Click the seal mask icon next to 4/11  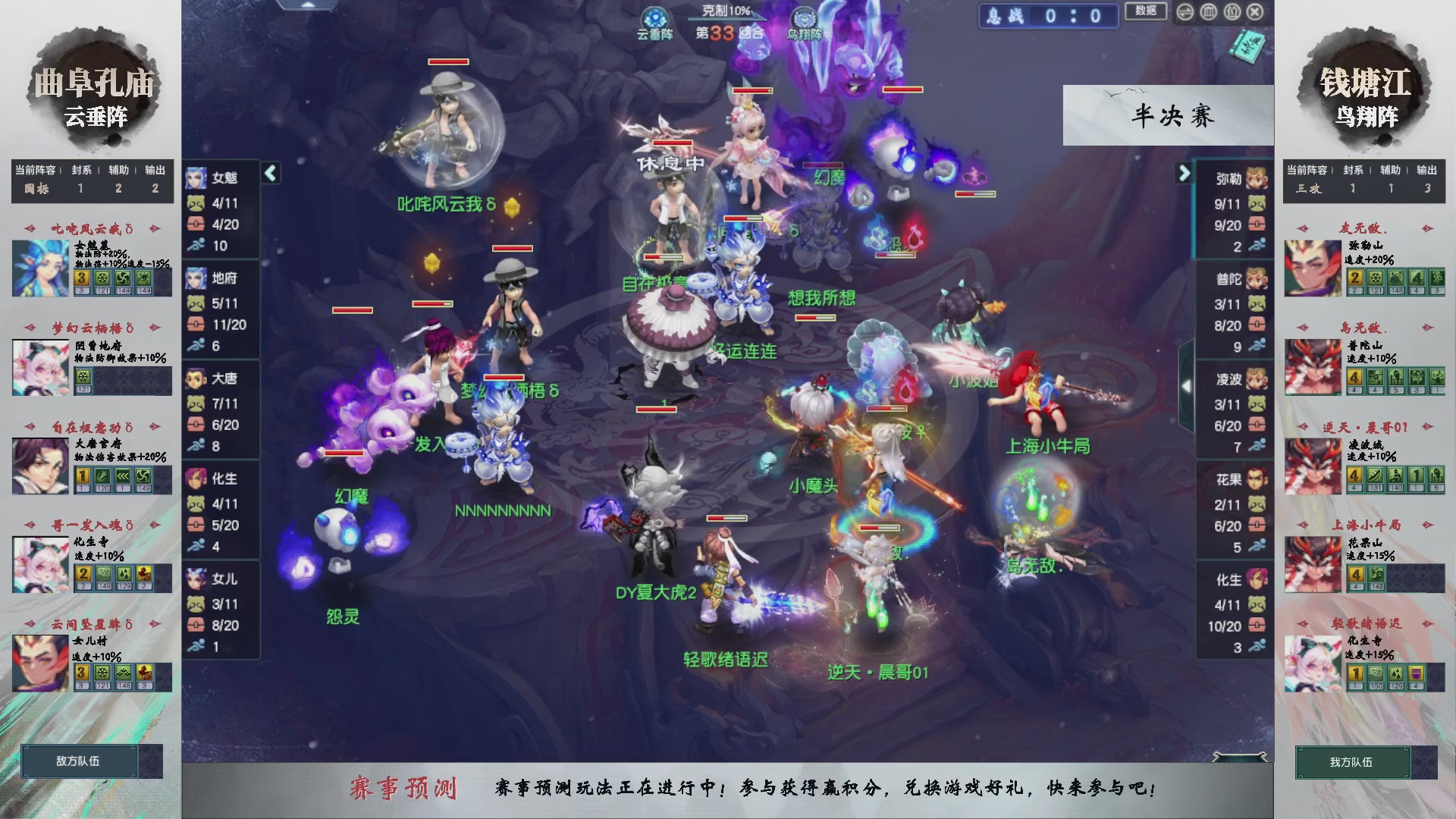coord(196,204)
